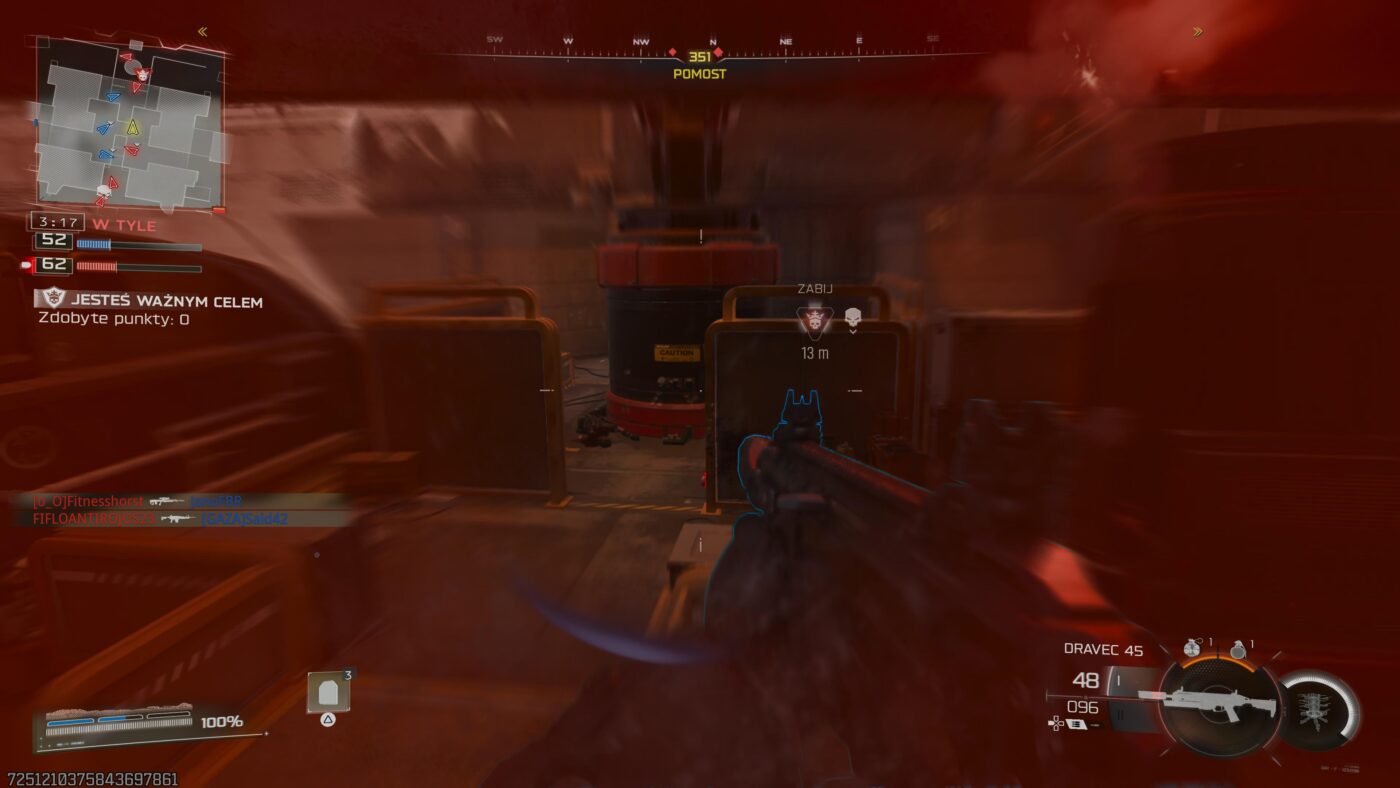Select the tactical grenade icon
This screenshot has height=788, width=1400.
(1190, 648)
